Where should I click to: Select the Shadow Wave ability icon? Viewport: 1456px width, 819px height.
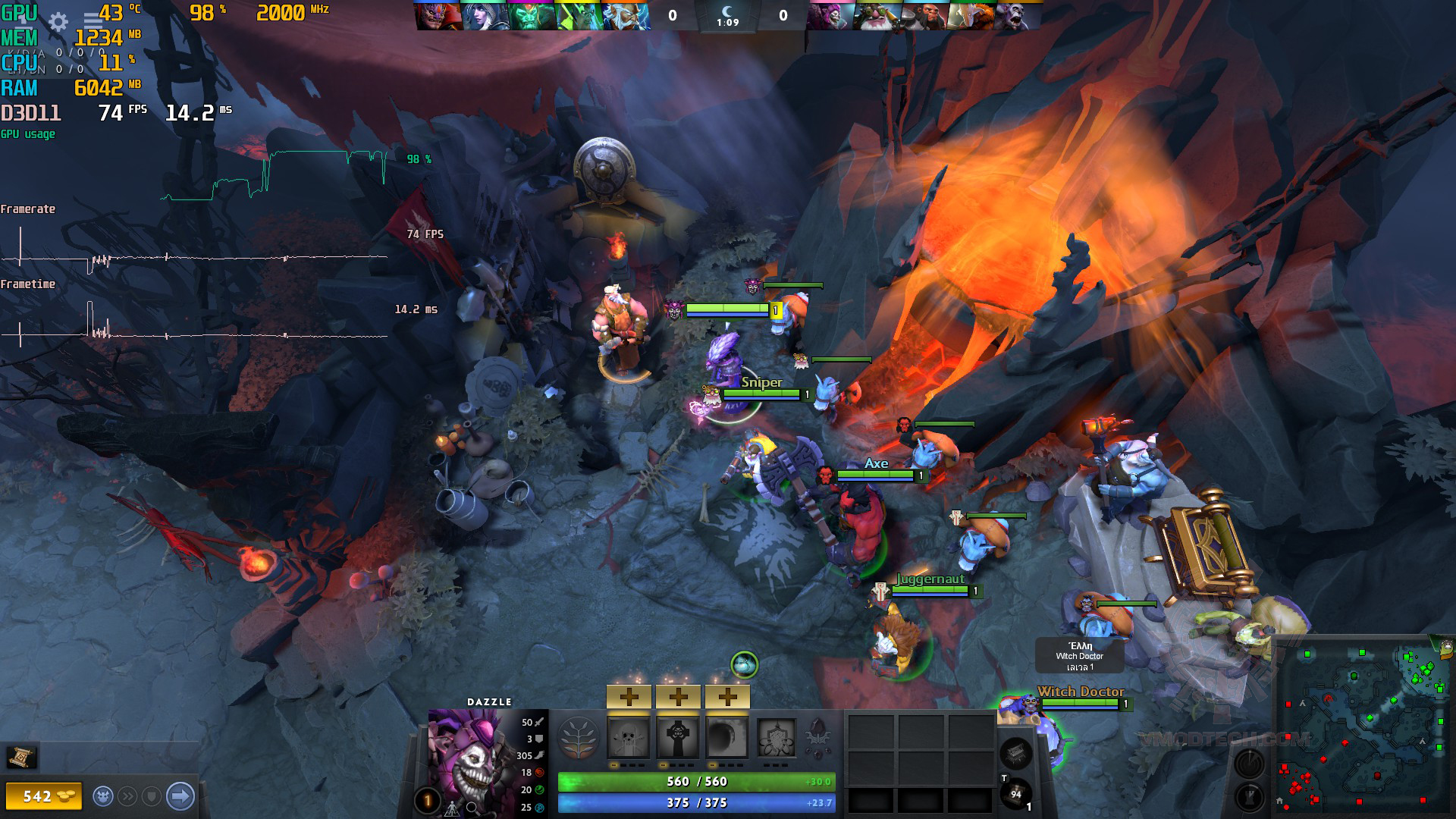[x=727, y=737]
